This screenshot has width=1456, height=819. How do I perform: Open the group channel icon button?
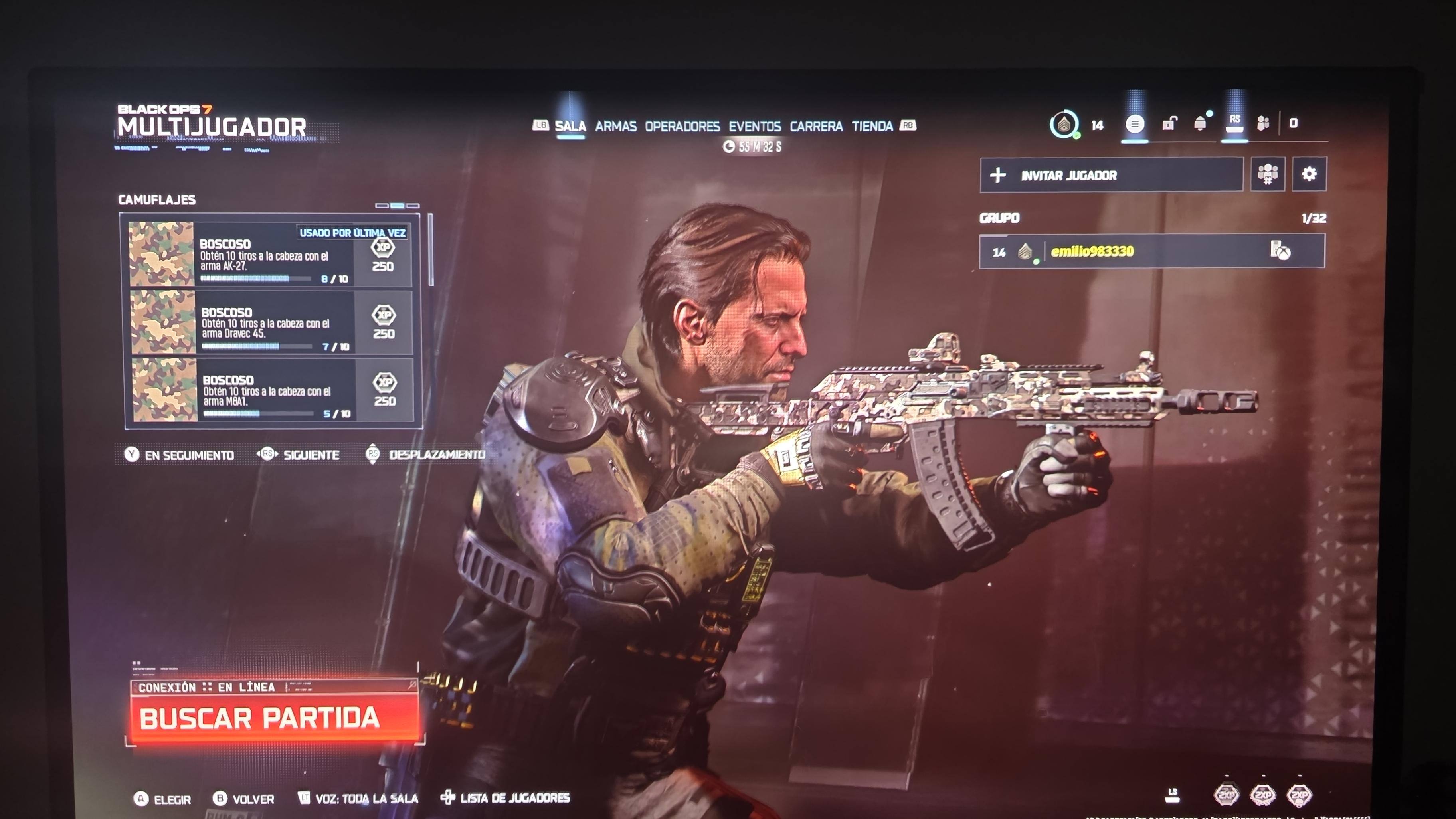pyautogui.click(x=1268, y=174)
